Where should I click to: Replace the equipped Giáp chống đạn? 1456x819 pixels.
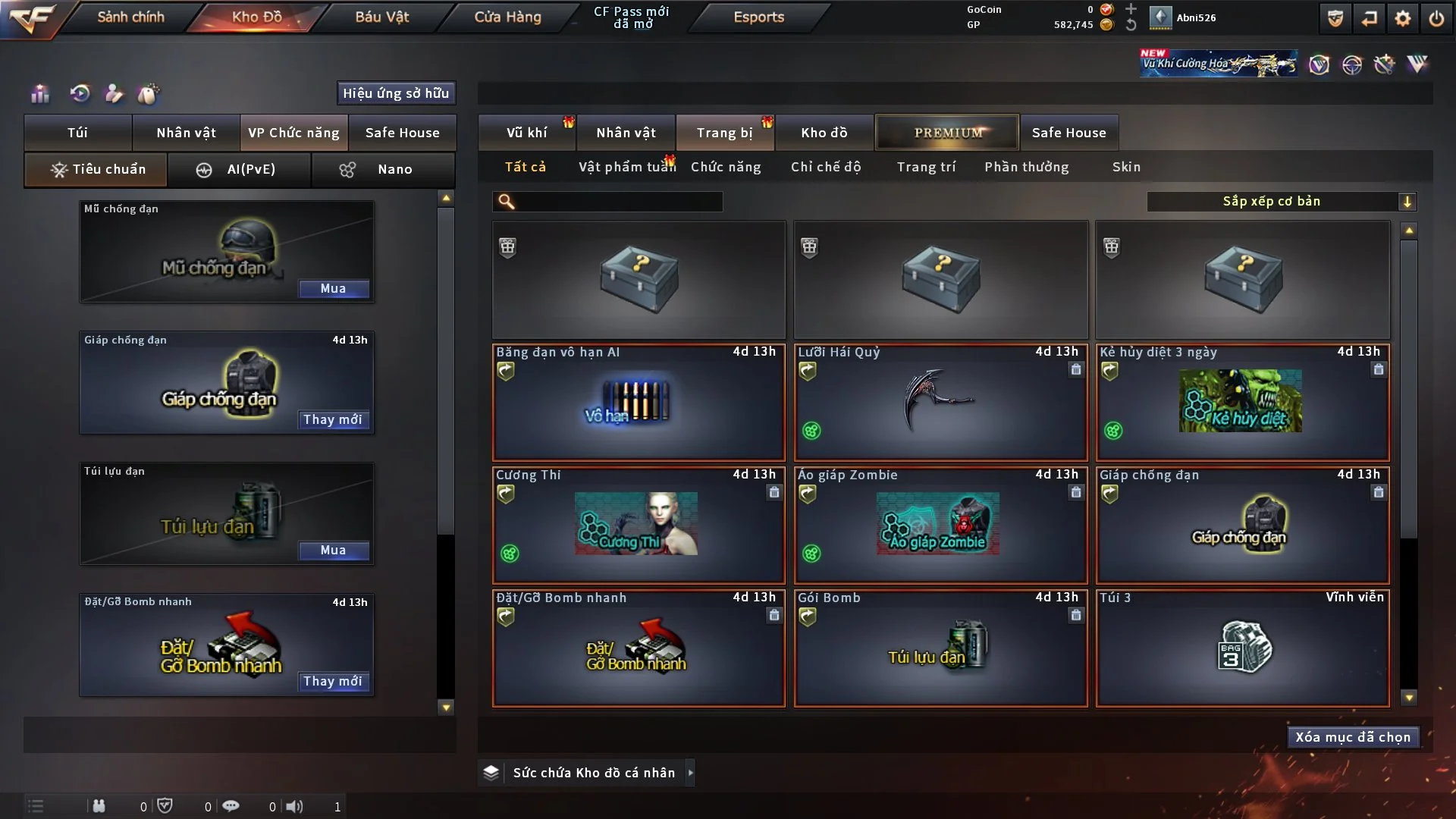[x=333, y=419]
